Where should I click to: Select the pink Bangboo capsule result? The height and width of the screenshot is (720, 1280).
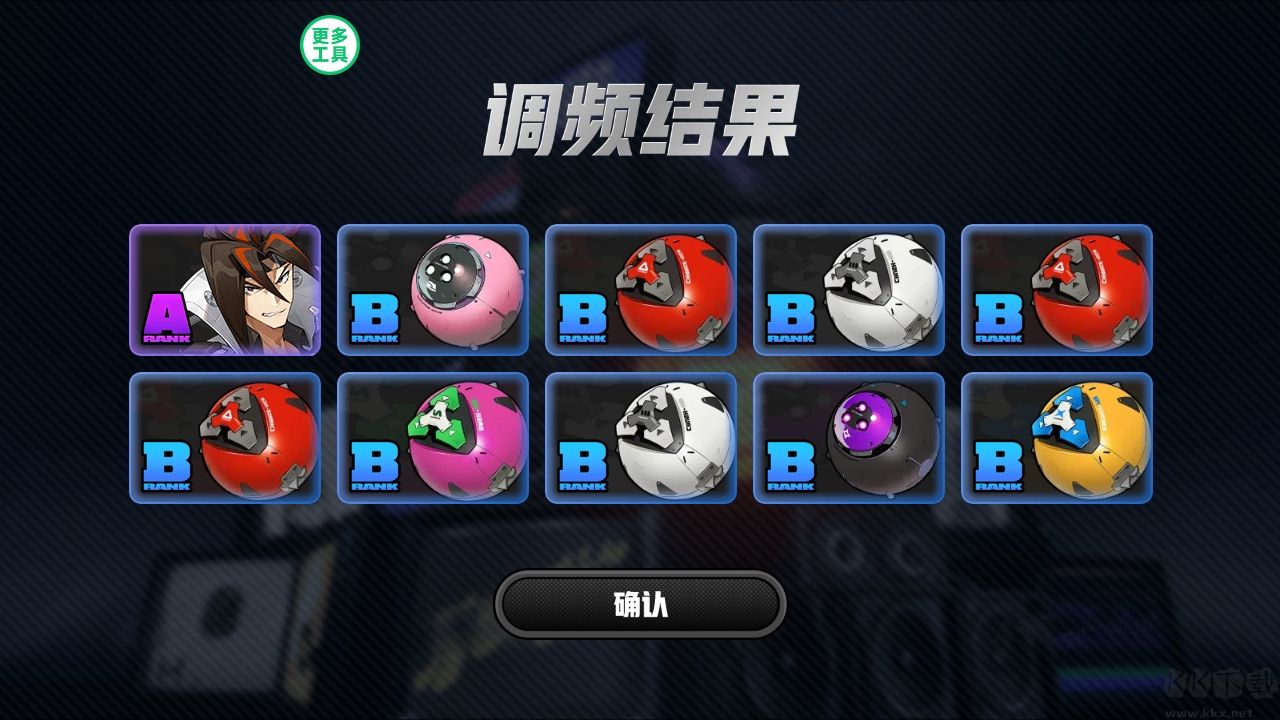(434, 289)
